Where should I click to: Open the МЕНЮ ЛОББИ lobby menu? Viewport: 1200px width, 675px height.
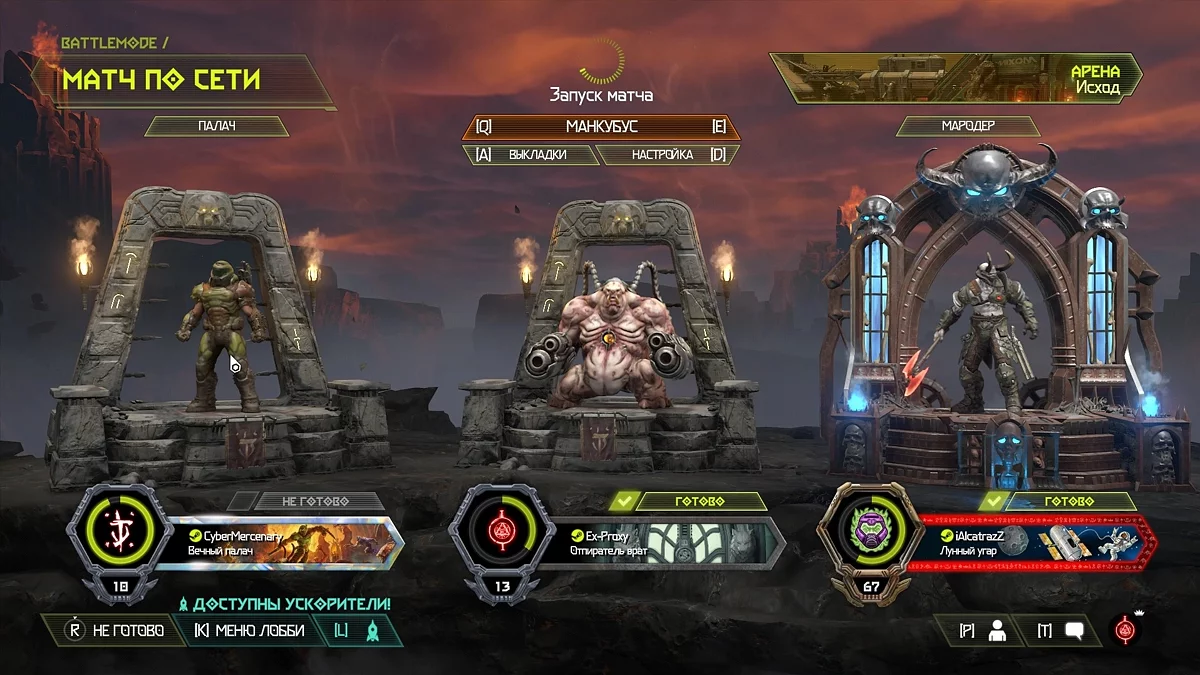248,630
